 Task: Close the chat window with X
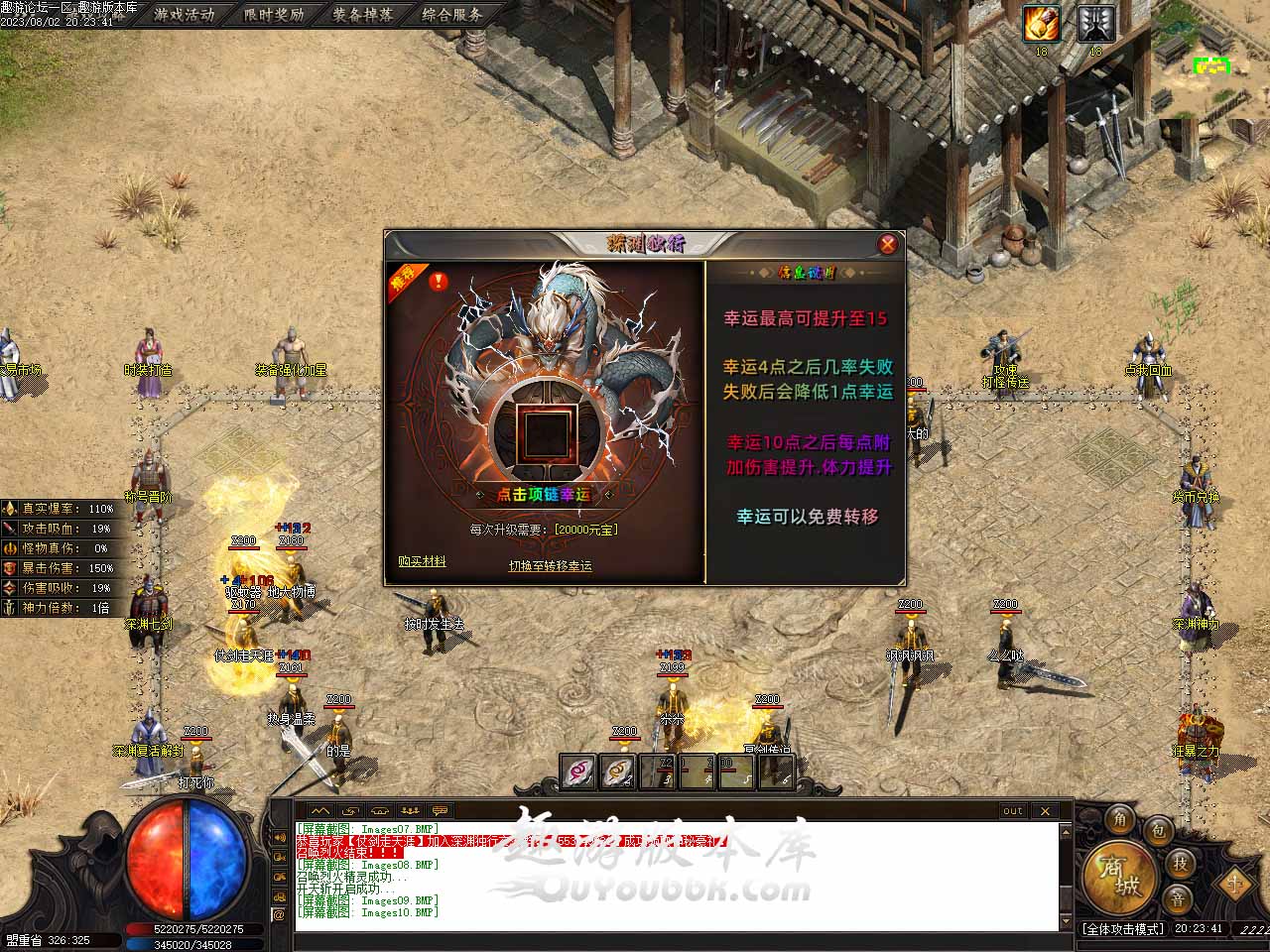(x=1045, y=810)
